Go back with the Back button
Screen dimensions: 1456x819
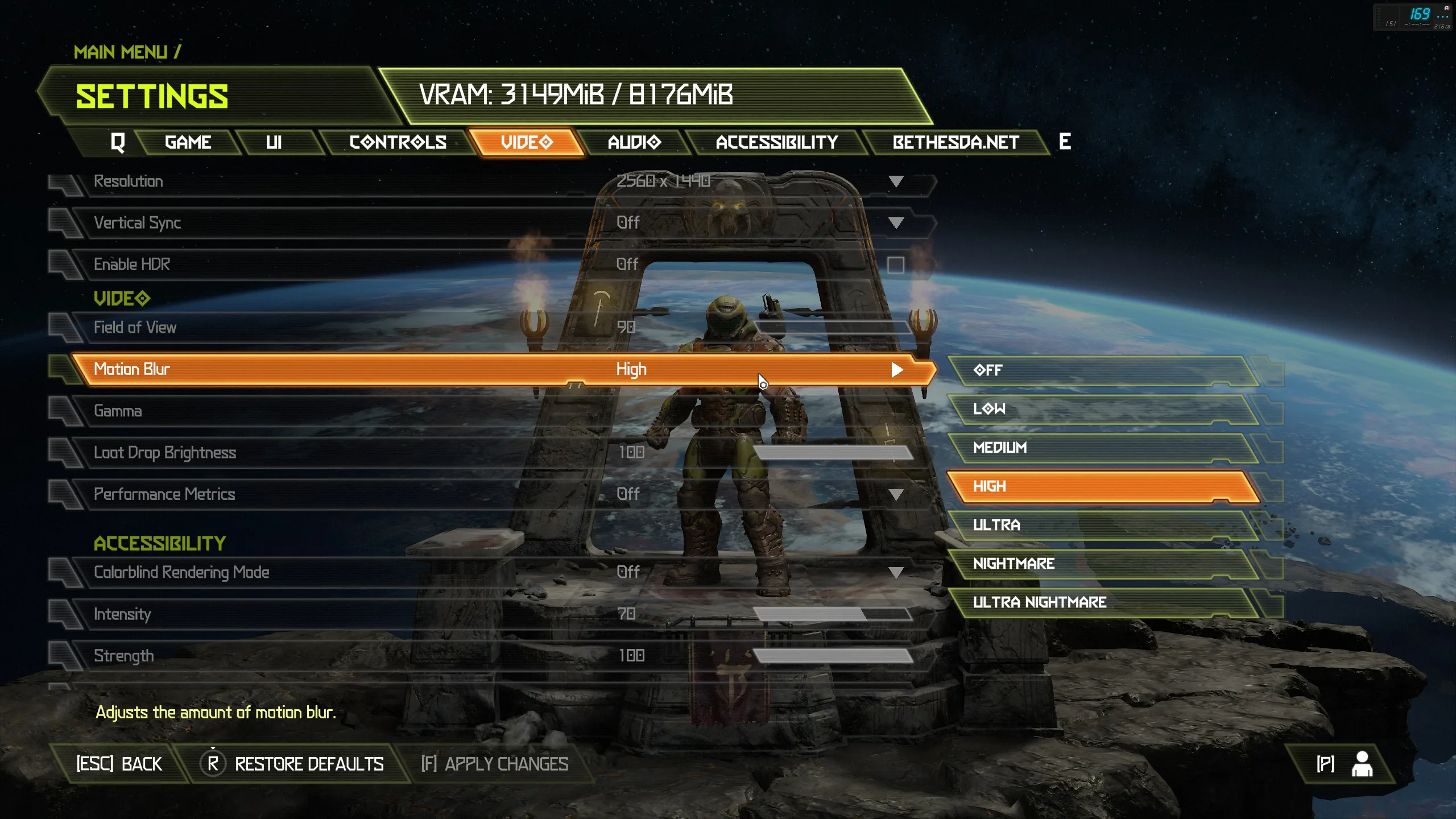[119, 764]
